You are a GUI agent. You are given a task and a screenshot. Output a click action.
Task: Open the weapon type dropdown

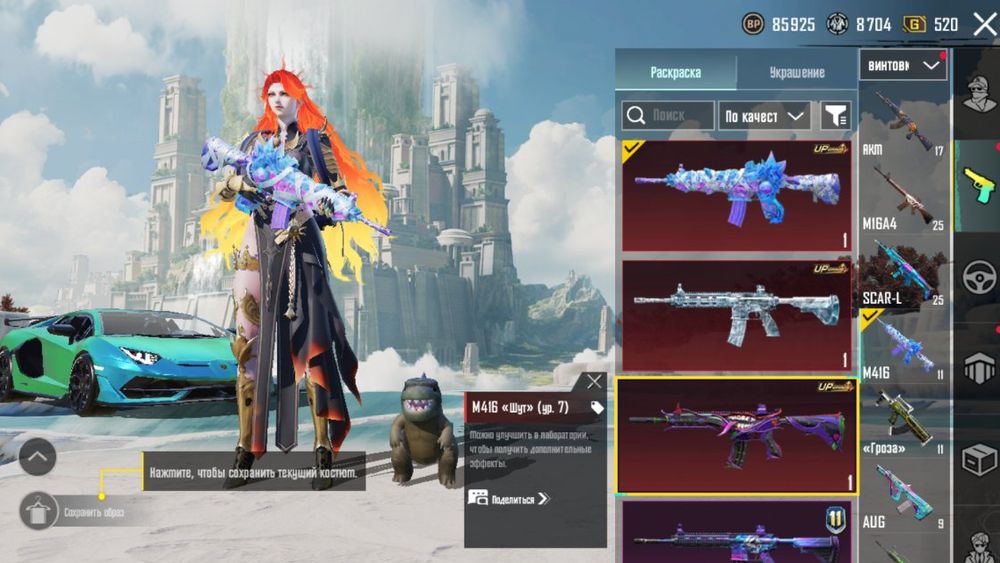(x=903, y=66)
